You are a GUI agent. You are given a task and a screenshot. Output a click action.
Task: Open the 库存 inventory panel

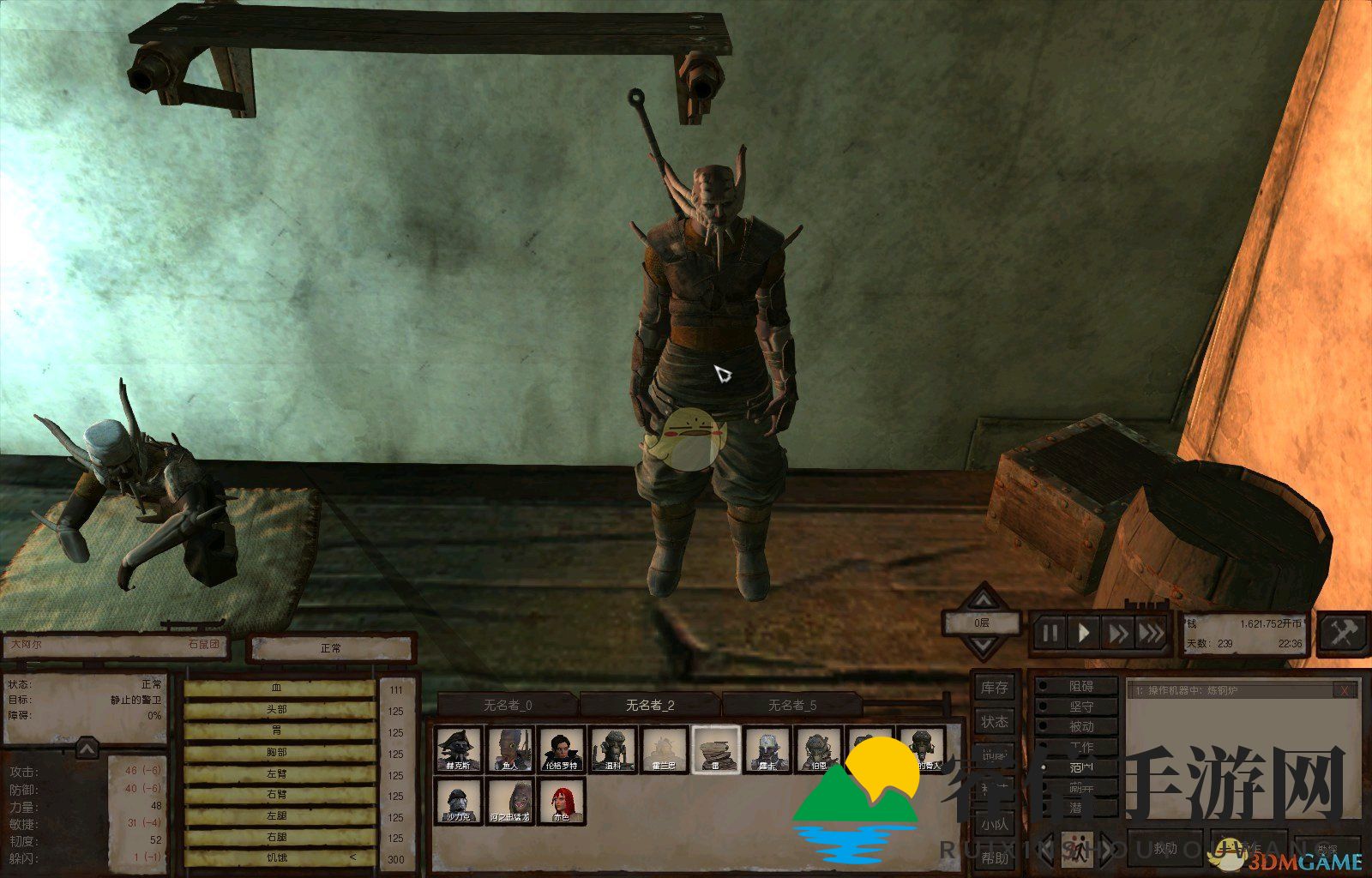point(995,688)
